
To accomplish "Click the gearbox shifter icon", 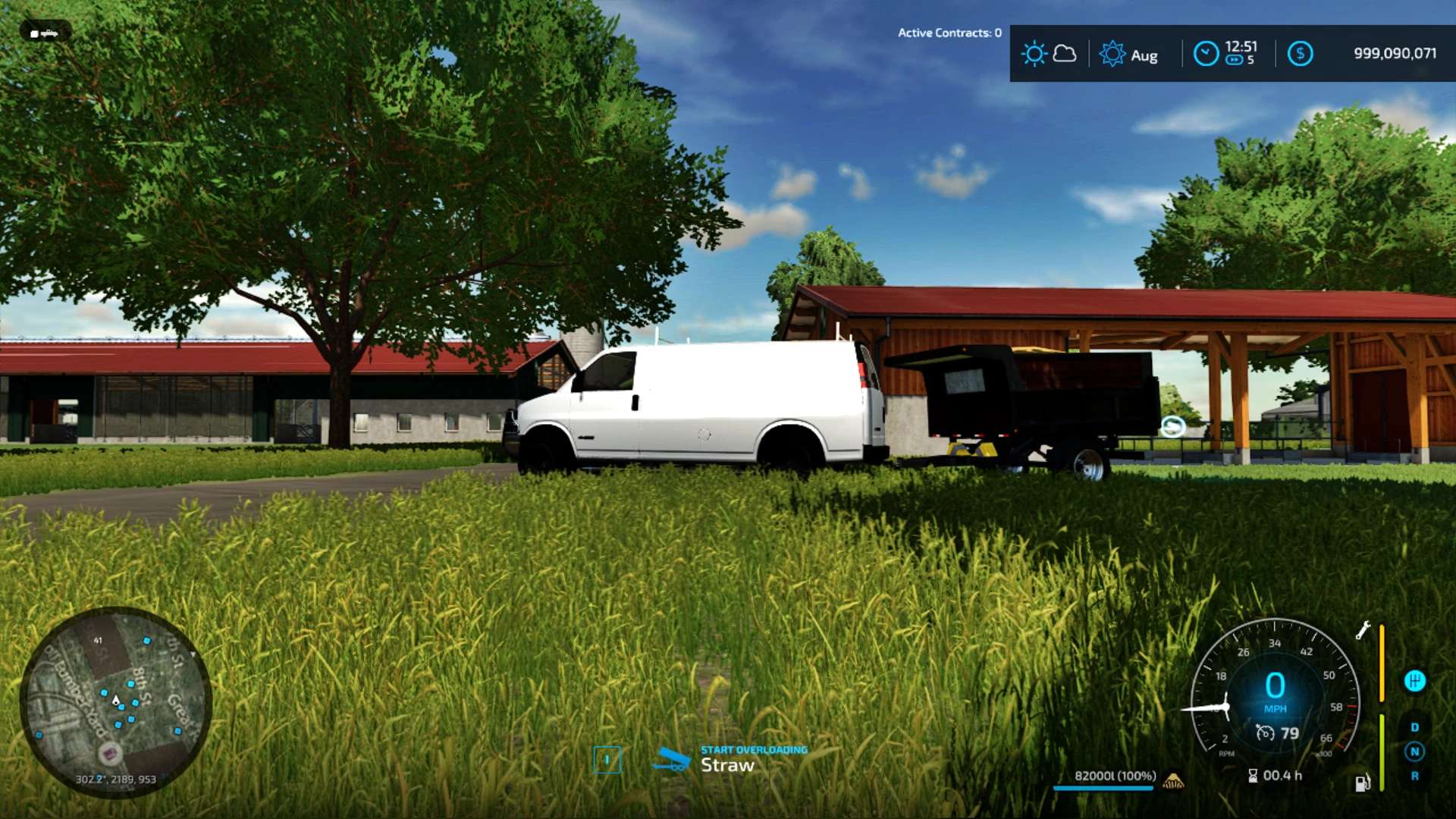I will pos(1414,680).
